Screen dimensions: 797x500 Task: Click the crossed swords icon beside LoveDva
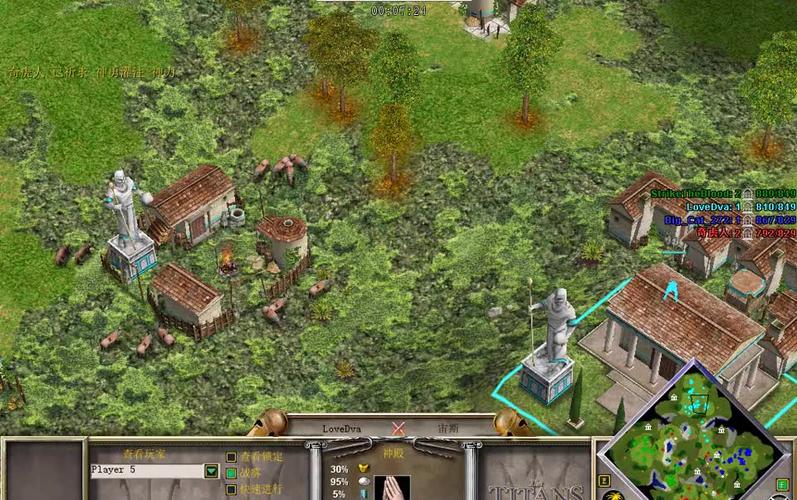(x=399, y=428)
